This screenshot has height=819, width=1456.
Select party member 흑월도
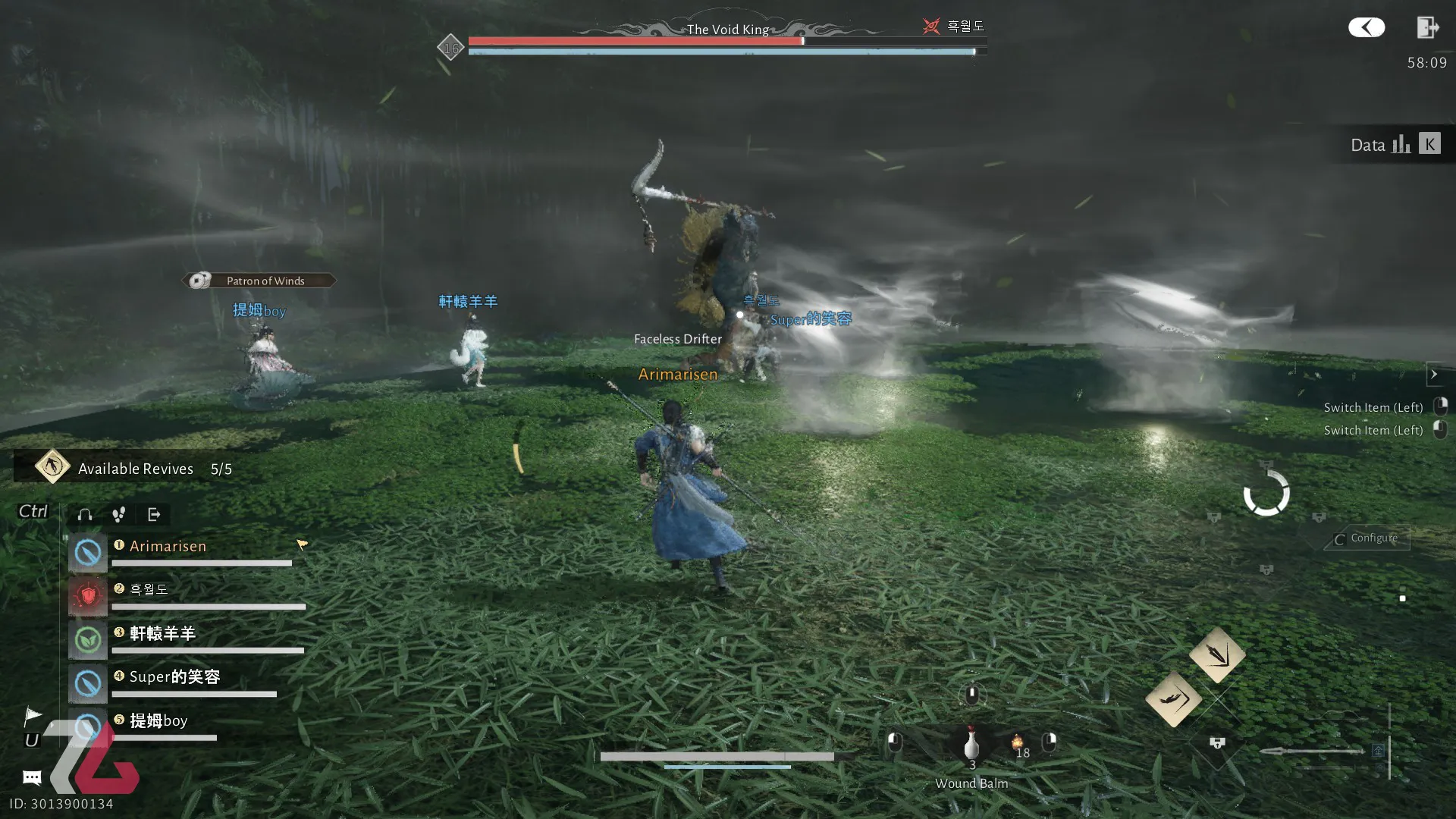(x=149, y=590)
